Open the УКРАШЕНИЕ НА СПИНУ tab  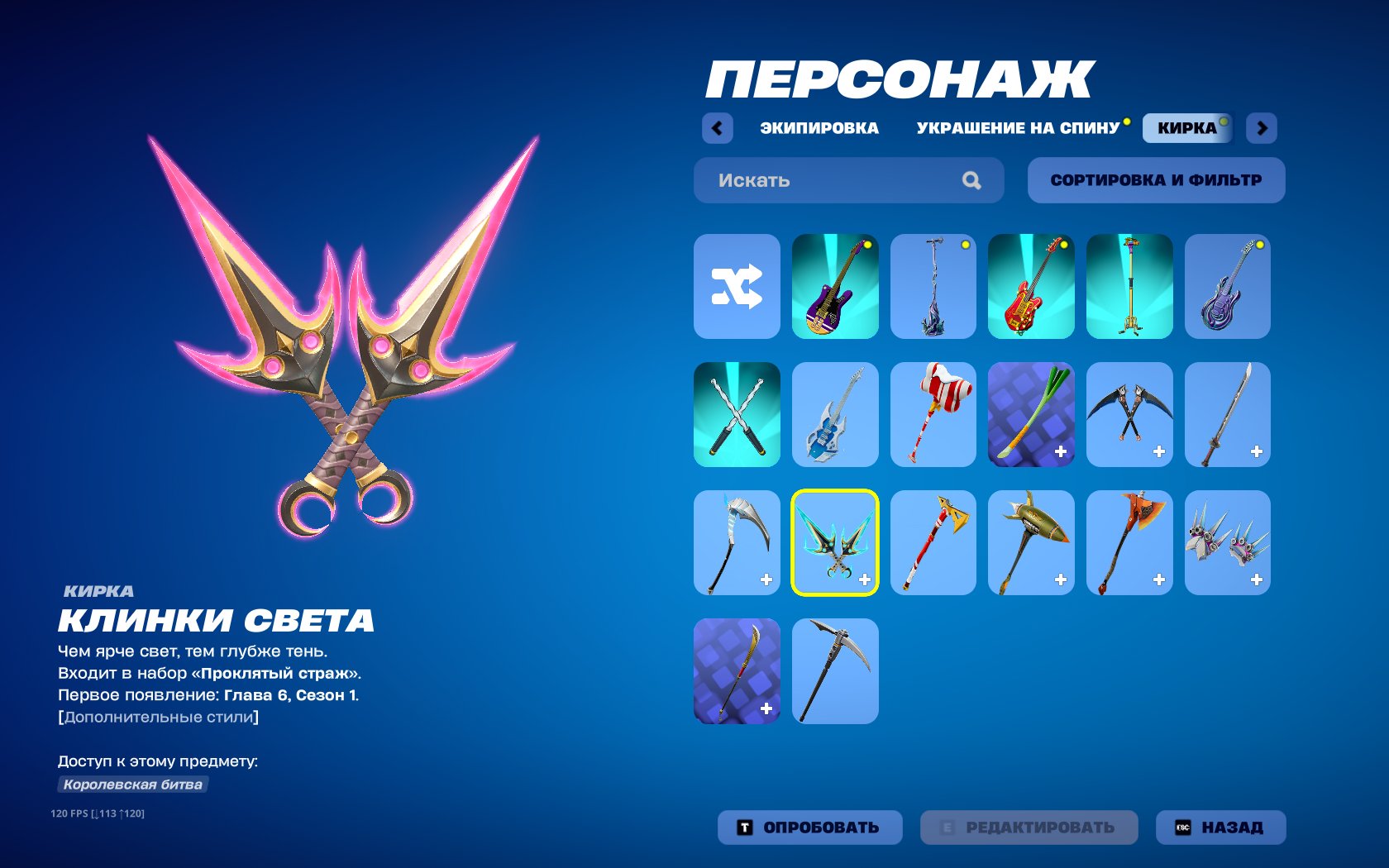pyautogui.click(x=1018, y=126)
